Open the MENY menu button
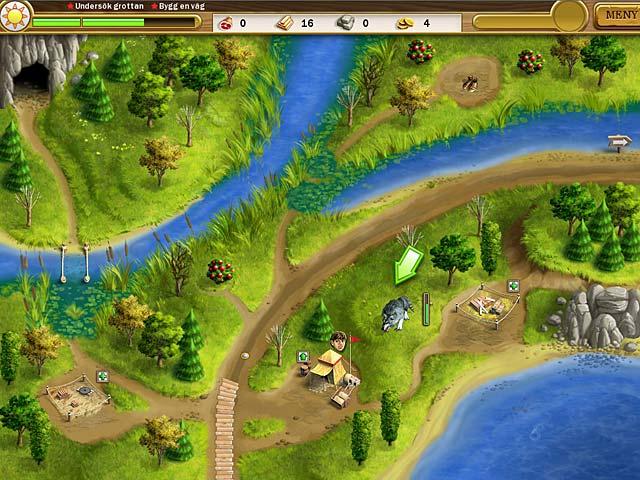This screenshot has width=640, height=480. (x=616, y=15)
